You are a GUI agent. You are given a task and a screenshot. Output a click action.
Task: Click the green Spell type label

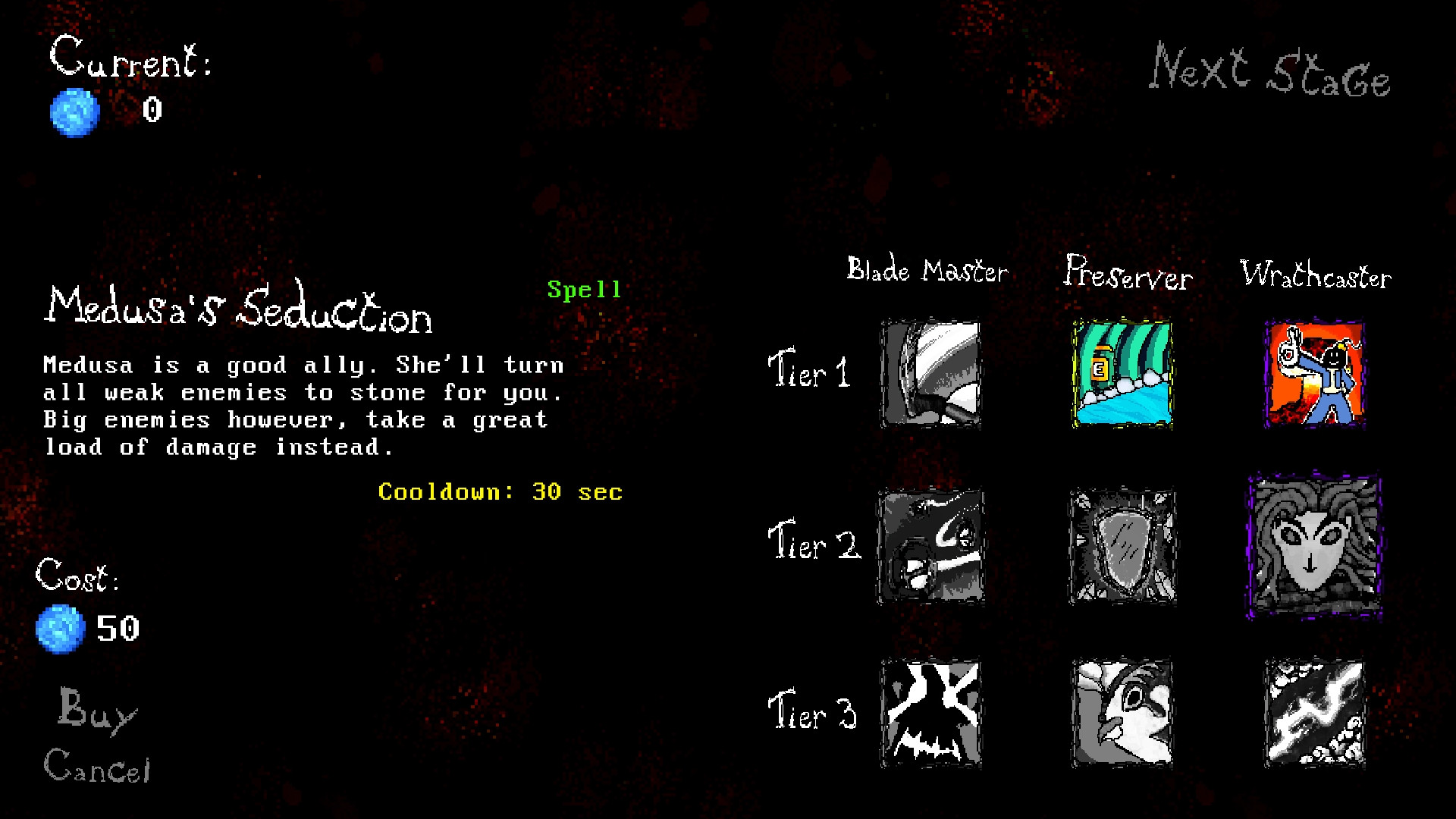tap(584, 288)
